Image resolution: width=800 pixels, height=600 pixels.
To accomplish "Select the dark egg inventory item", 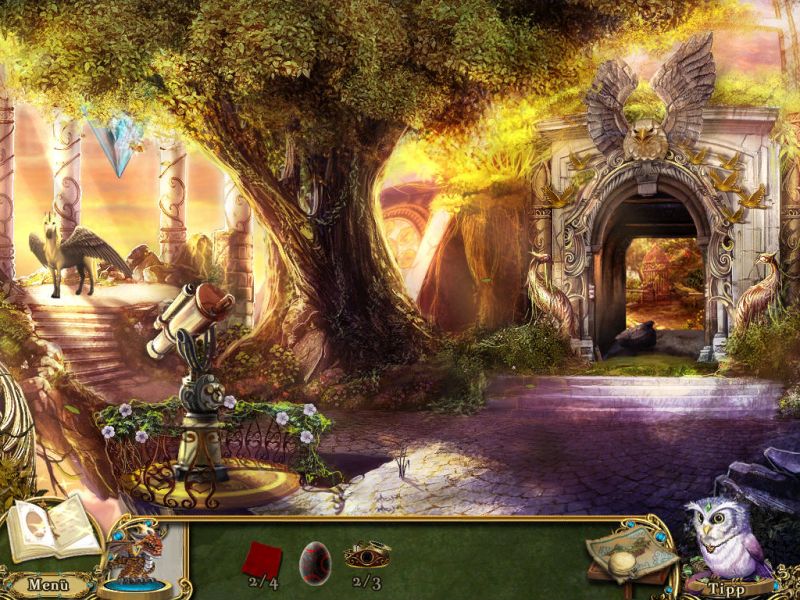I will point(314,560).
